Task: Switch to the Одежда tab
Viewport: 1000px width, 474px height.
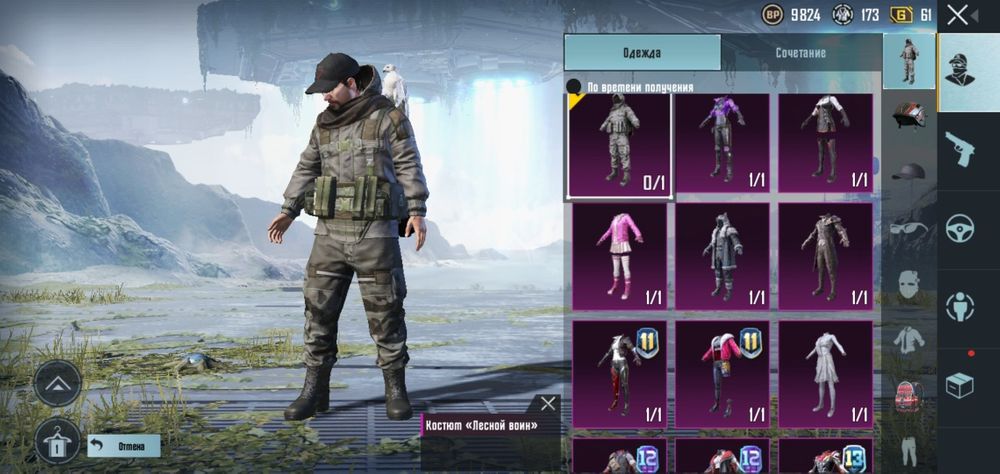Action: 642,53
